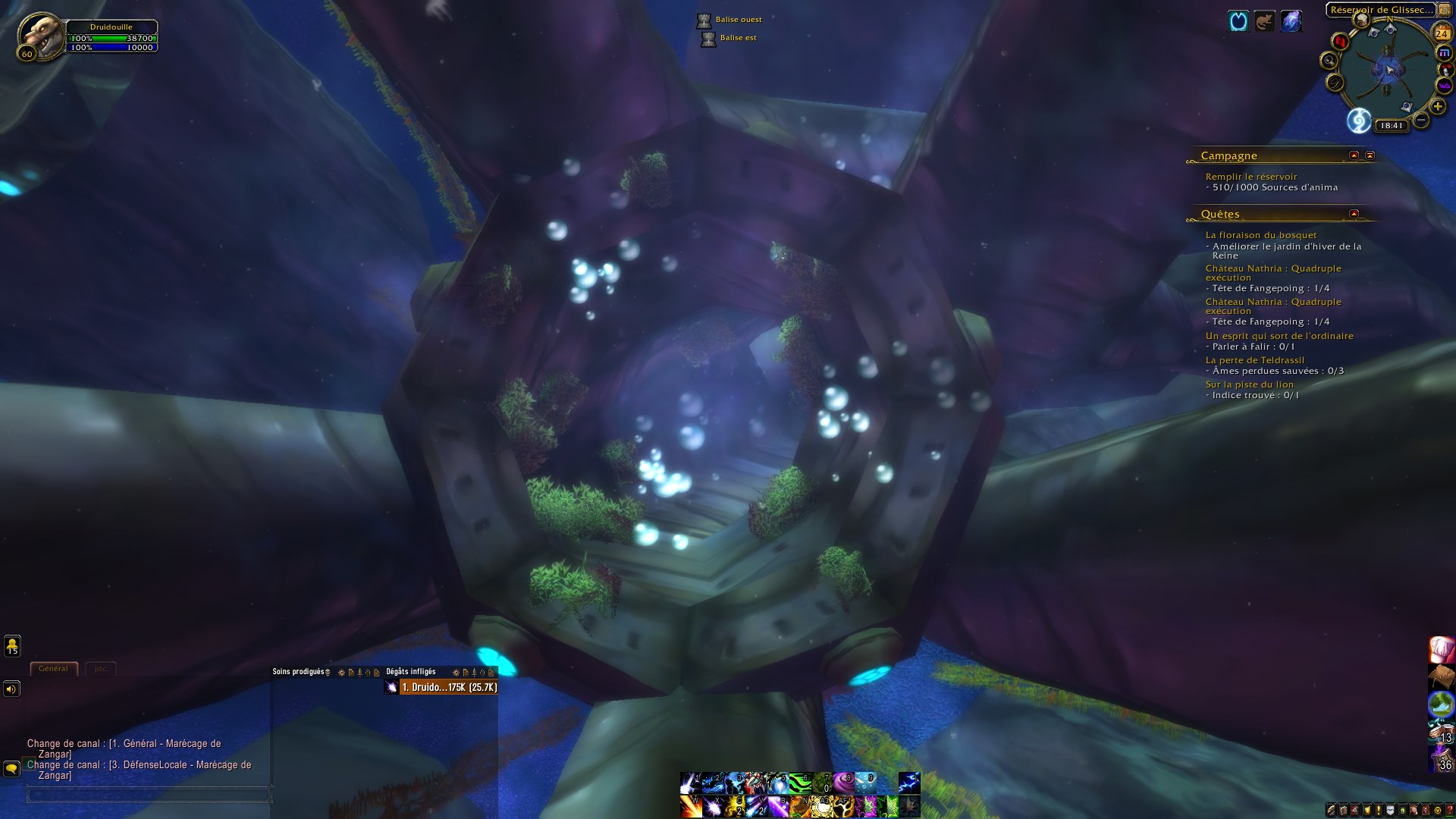The width and height of the screenshot is (1456, 819).
Task: Minimize the objective tracker via the red arrow
Action: tap(1370, 156)
